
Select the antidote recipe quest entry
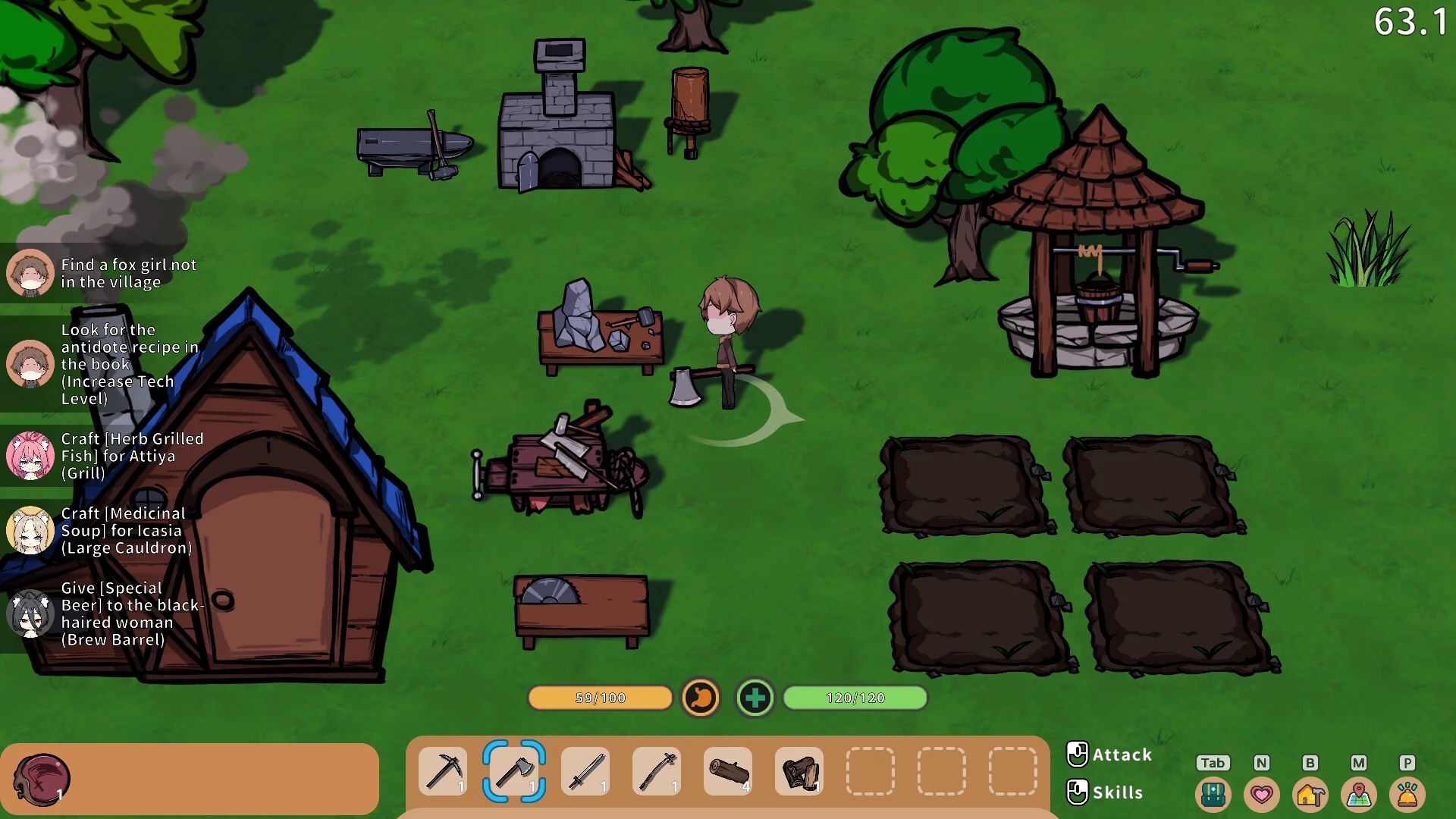pyautogui.click(x=106, y=364)
